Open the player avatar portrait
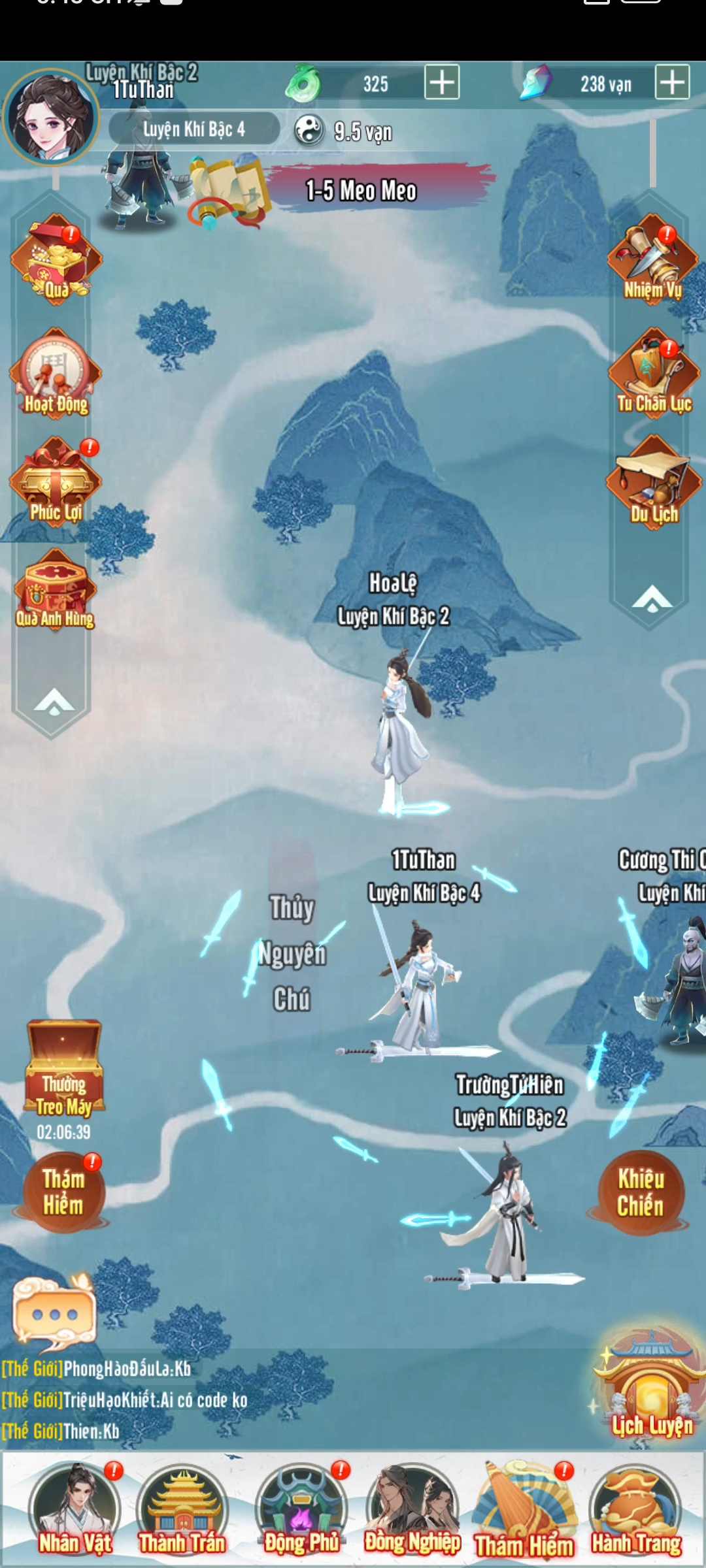The height and width of the screenshot is (1568, 706). (x=50, y=118)
